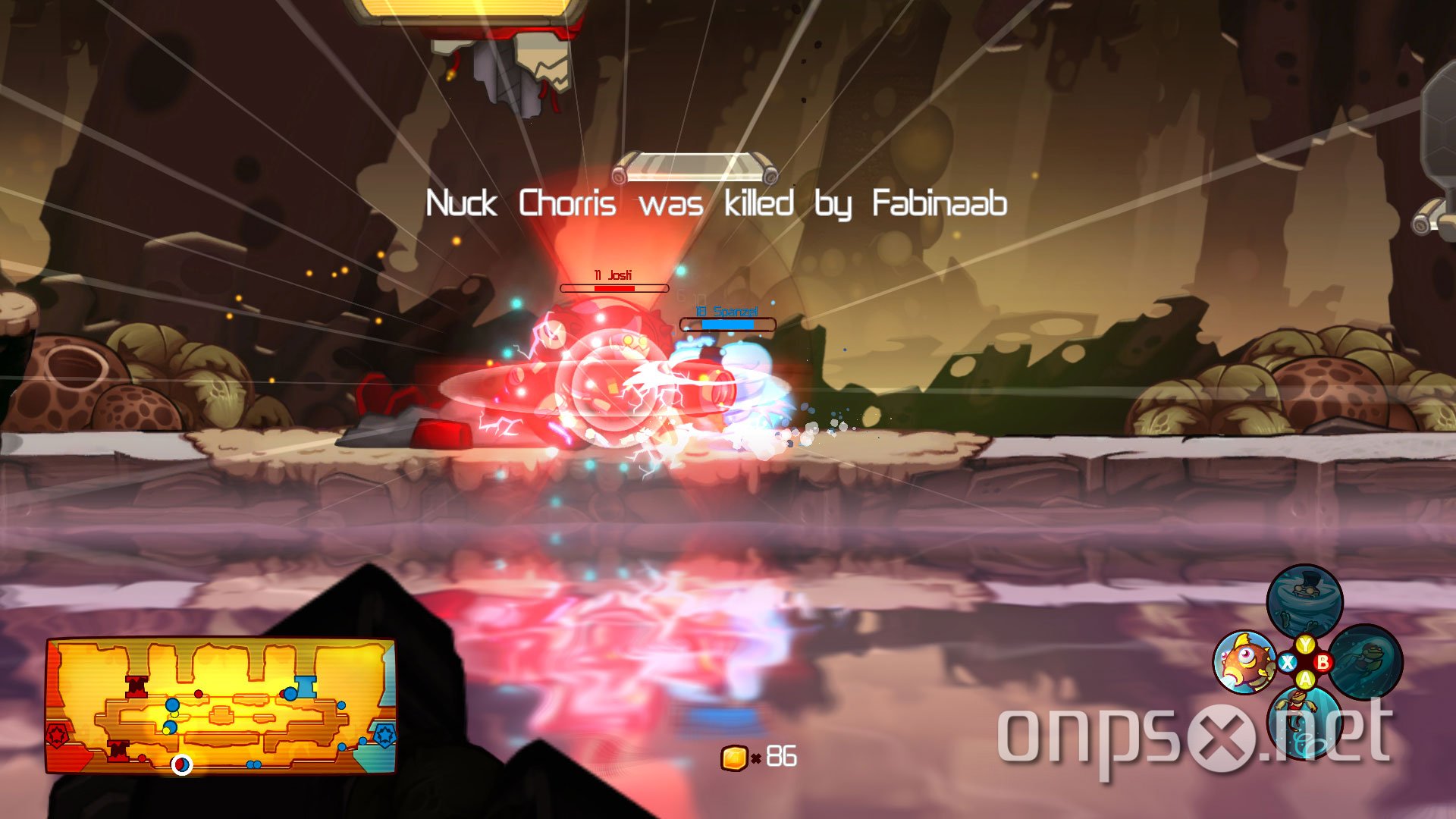Click your white-circled player marker on minimap
1456x819 pixels.
182,766
